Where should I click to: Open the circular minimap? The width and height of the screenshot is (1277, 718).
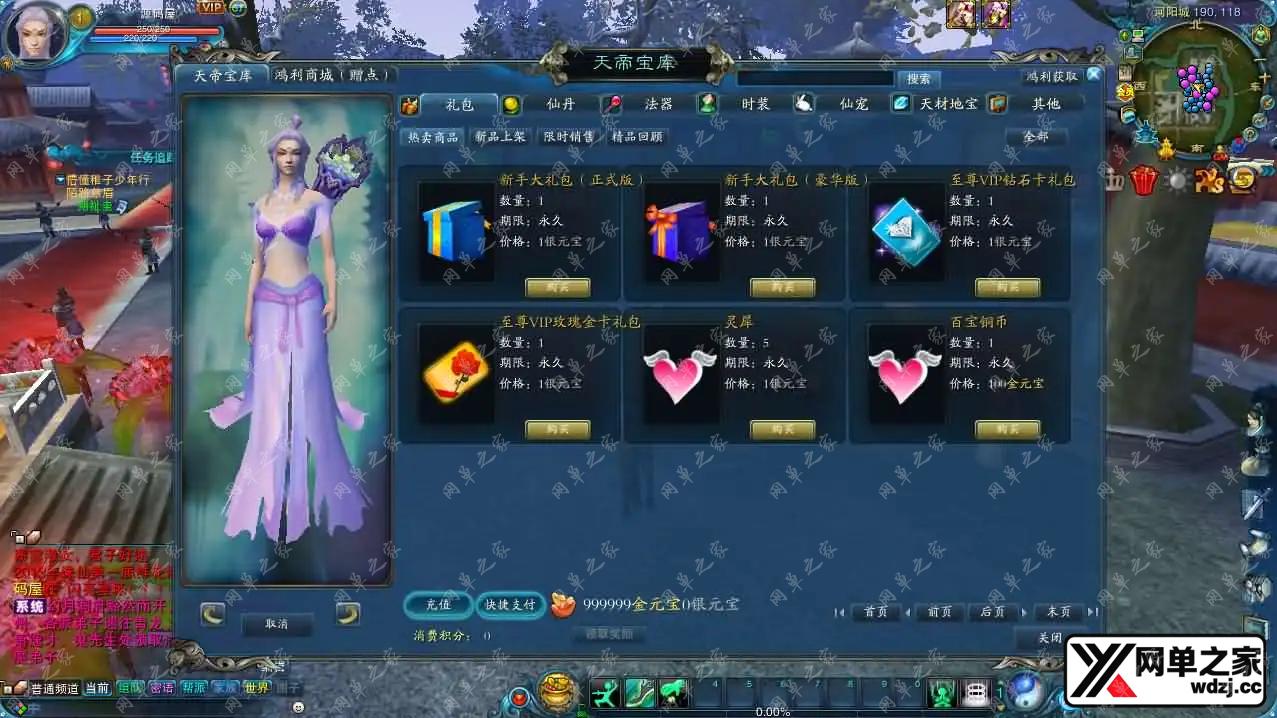tap(1197, 88)
